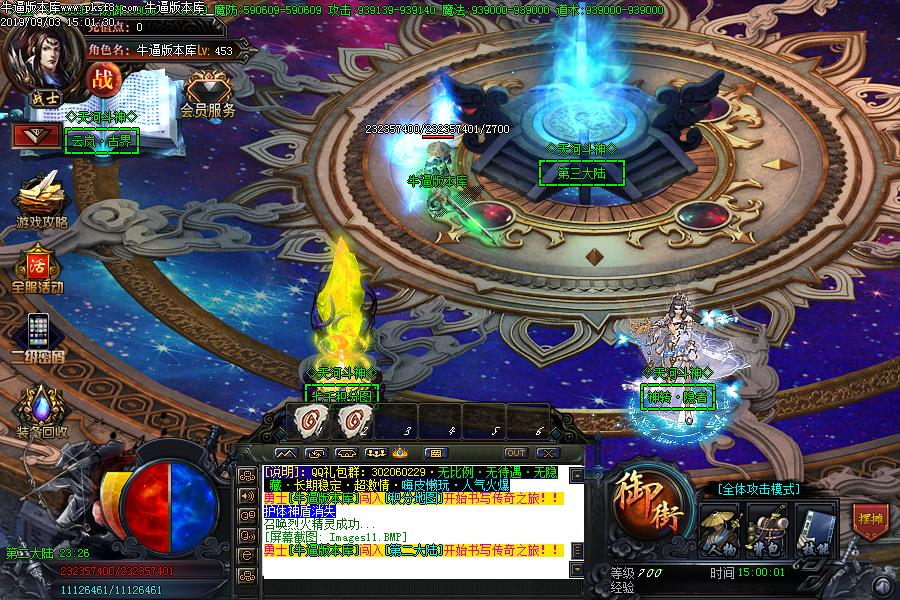Use the scroll item in hotbar slot 2
Viewport: 900px width, 600px height.
coord(350,420)
